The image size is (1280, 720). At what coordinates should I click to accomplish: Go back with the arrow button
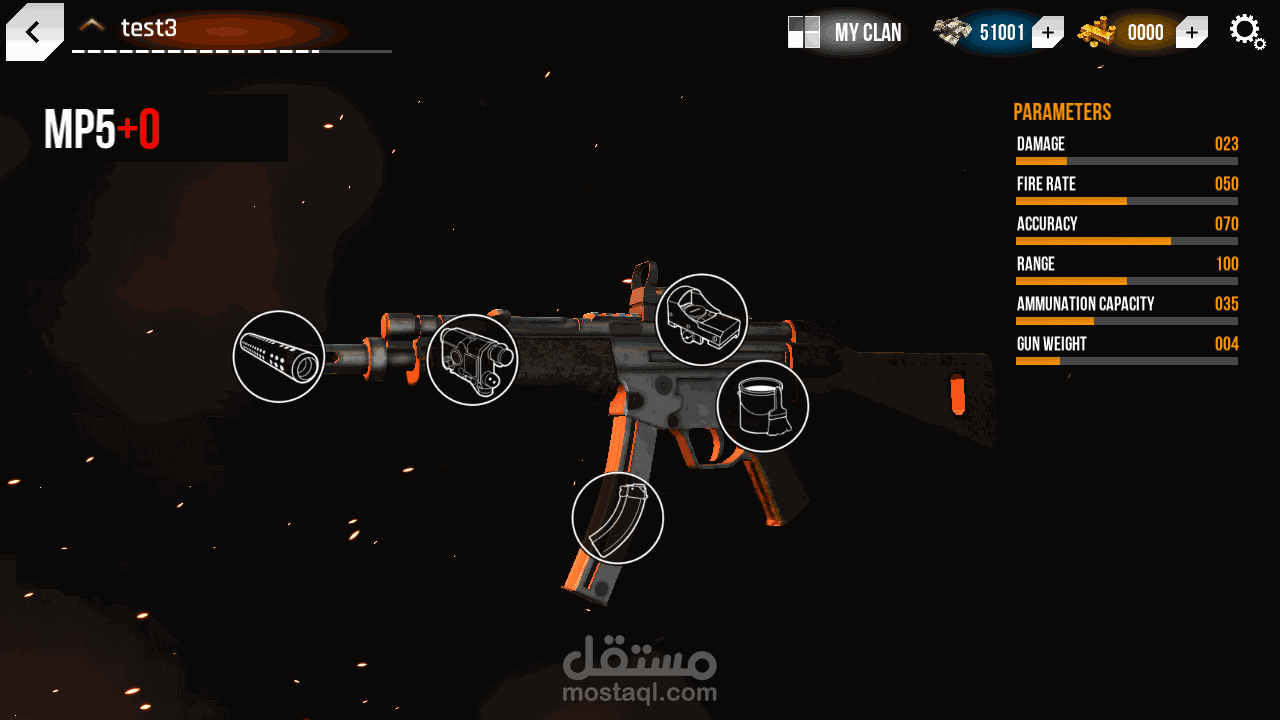33,32
